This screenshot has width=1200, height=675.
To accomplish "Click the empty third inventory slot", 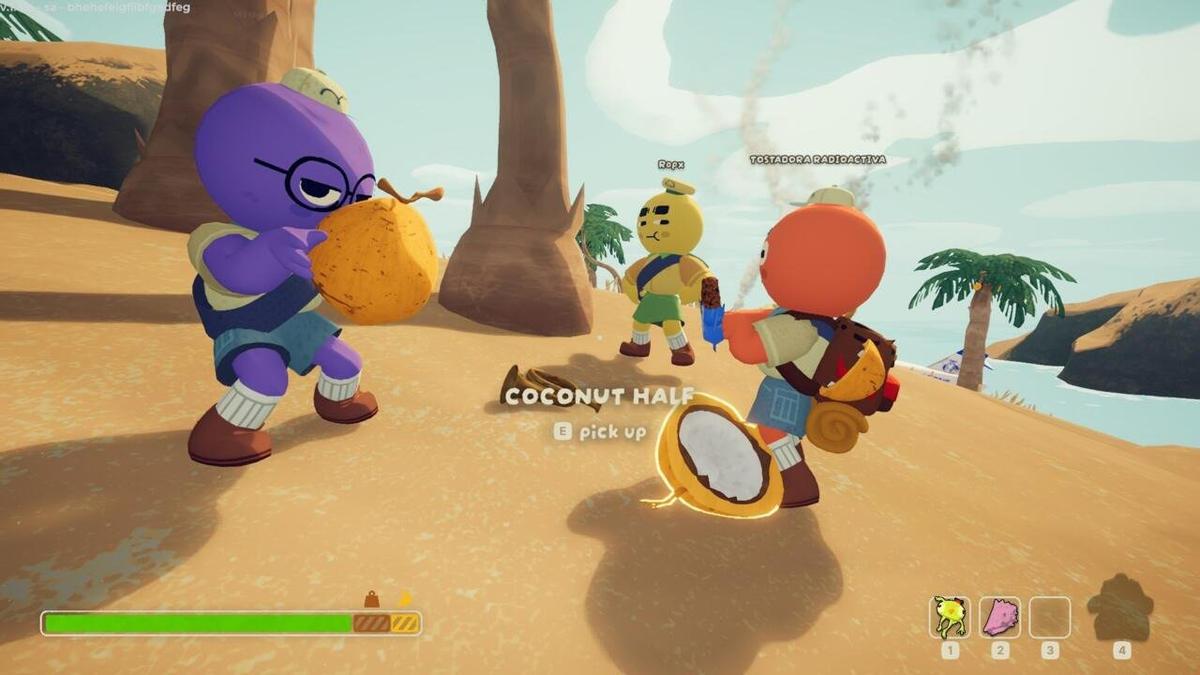I will (x=1049, y=617).
